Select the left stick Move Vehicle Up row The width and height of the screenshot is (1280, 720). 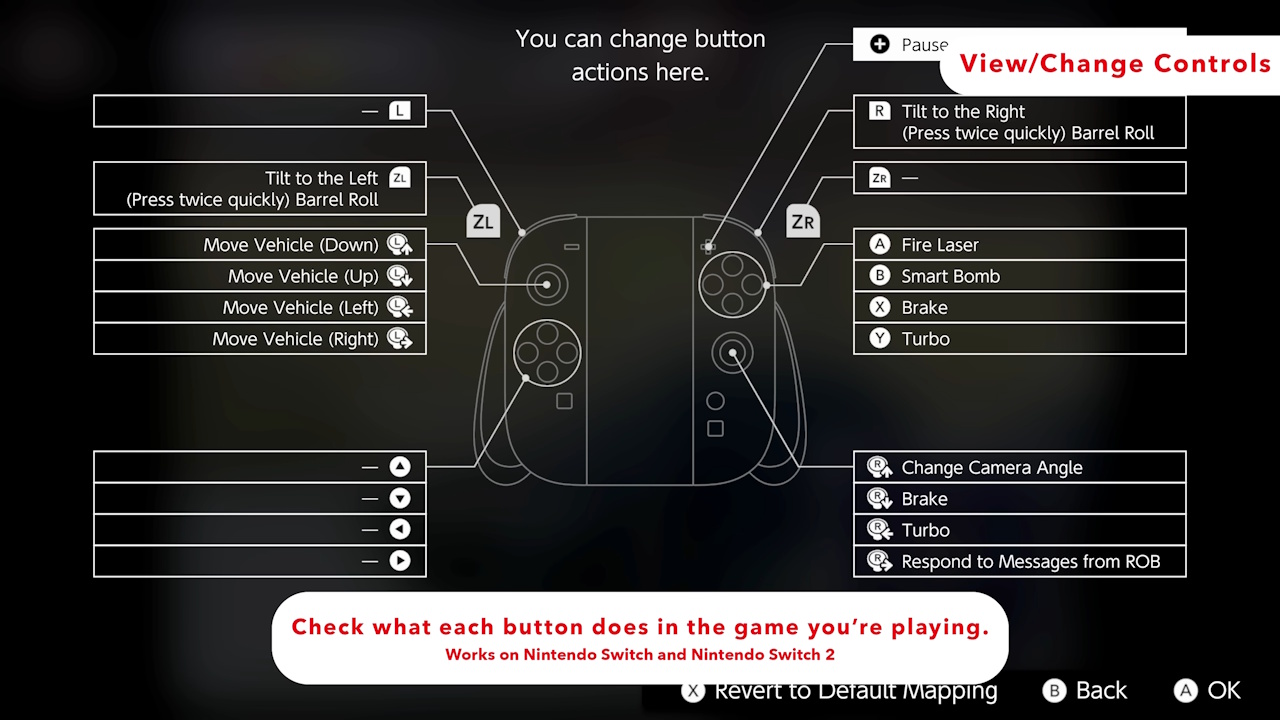click(x=259, y=276)
